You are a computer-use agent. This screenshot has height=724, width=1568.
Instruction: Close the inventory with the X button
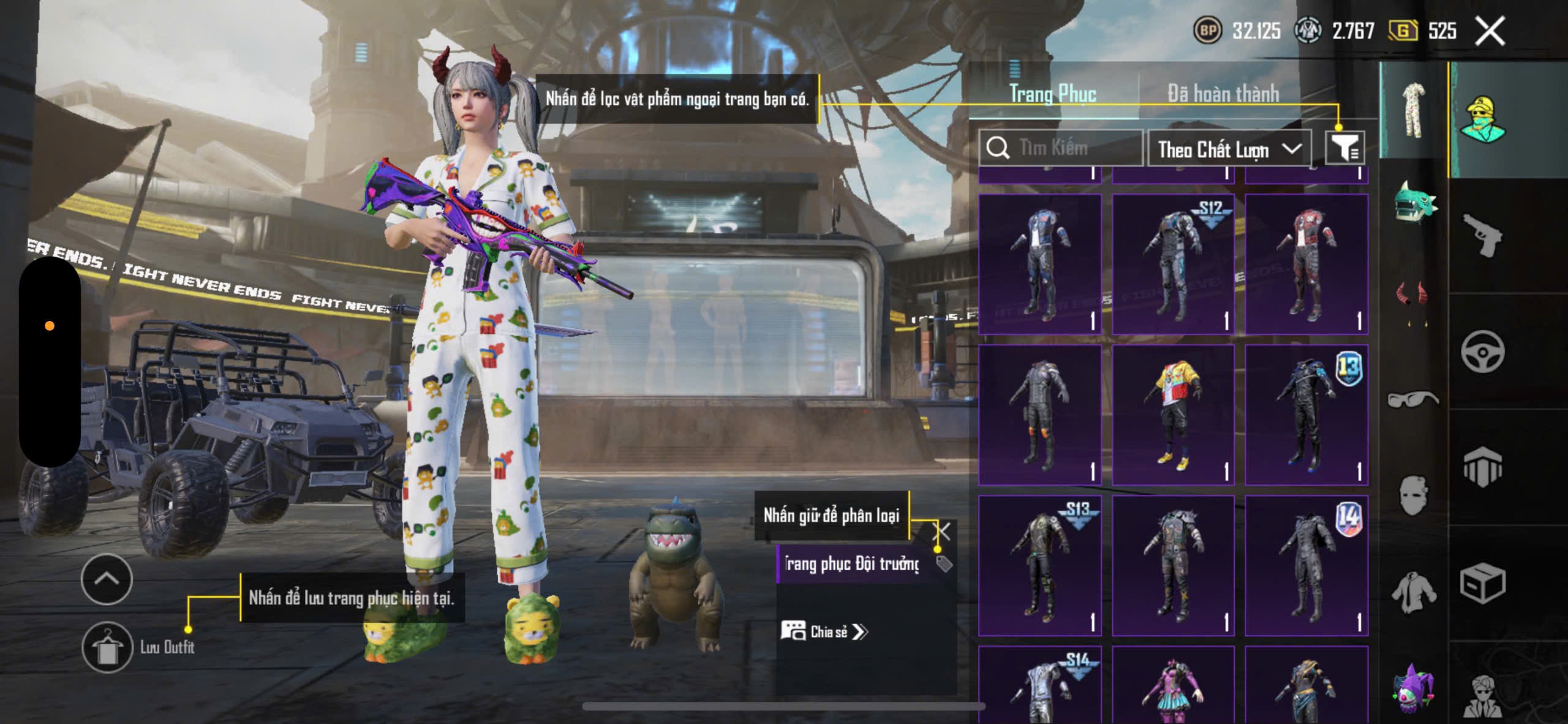click(x=1490, y=31)
